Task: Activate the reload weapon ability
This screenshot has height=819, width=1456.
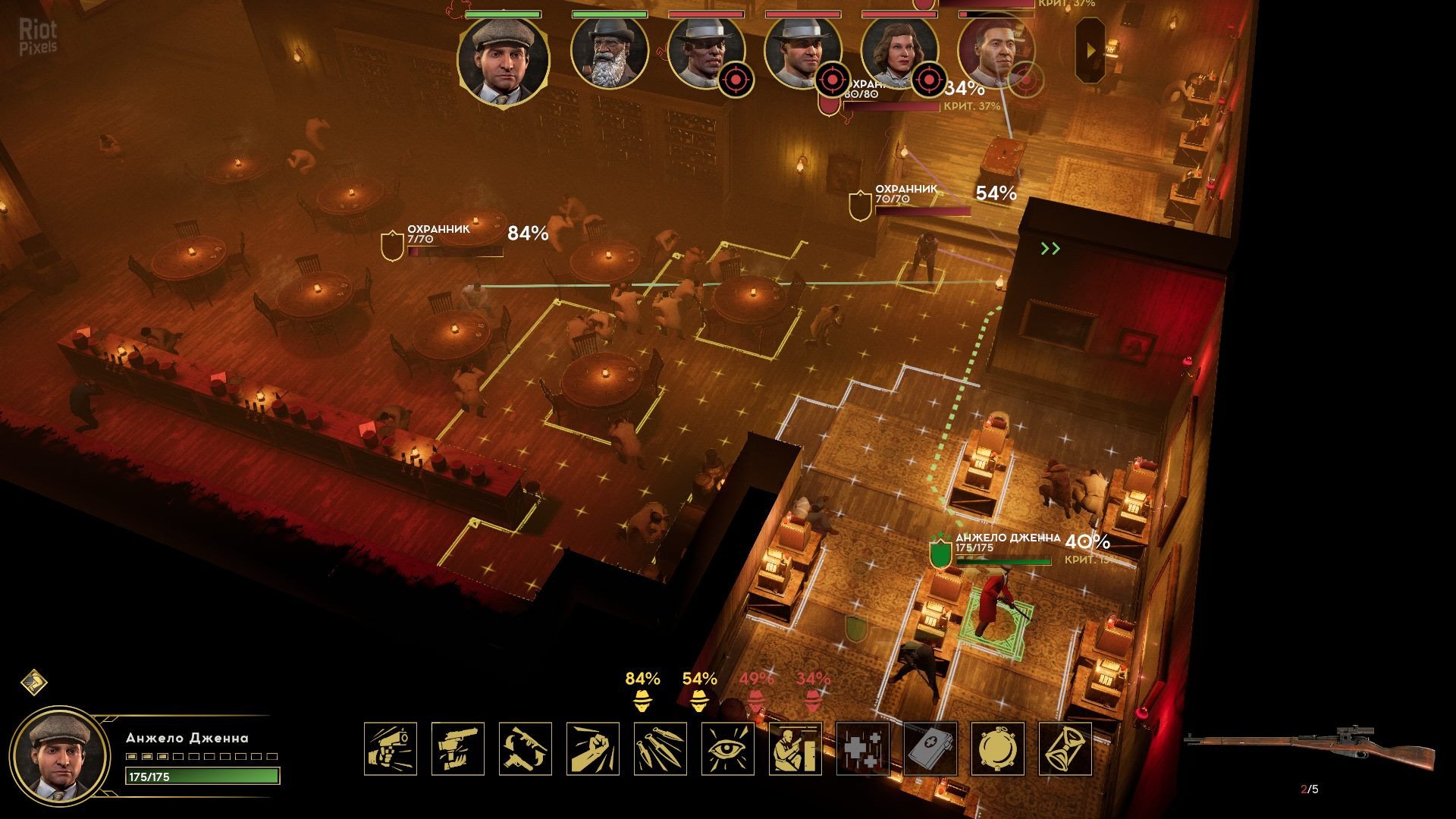Action: click(458, 748)
